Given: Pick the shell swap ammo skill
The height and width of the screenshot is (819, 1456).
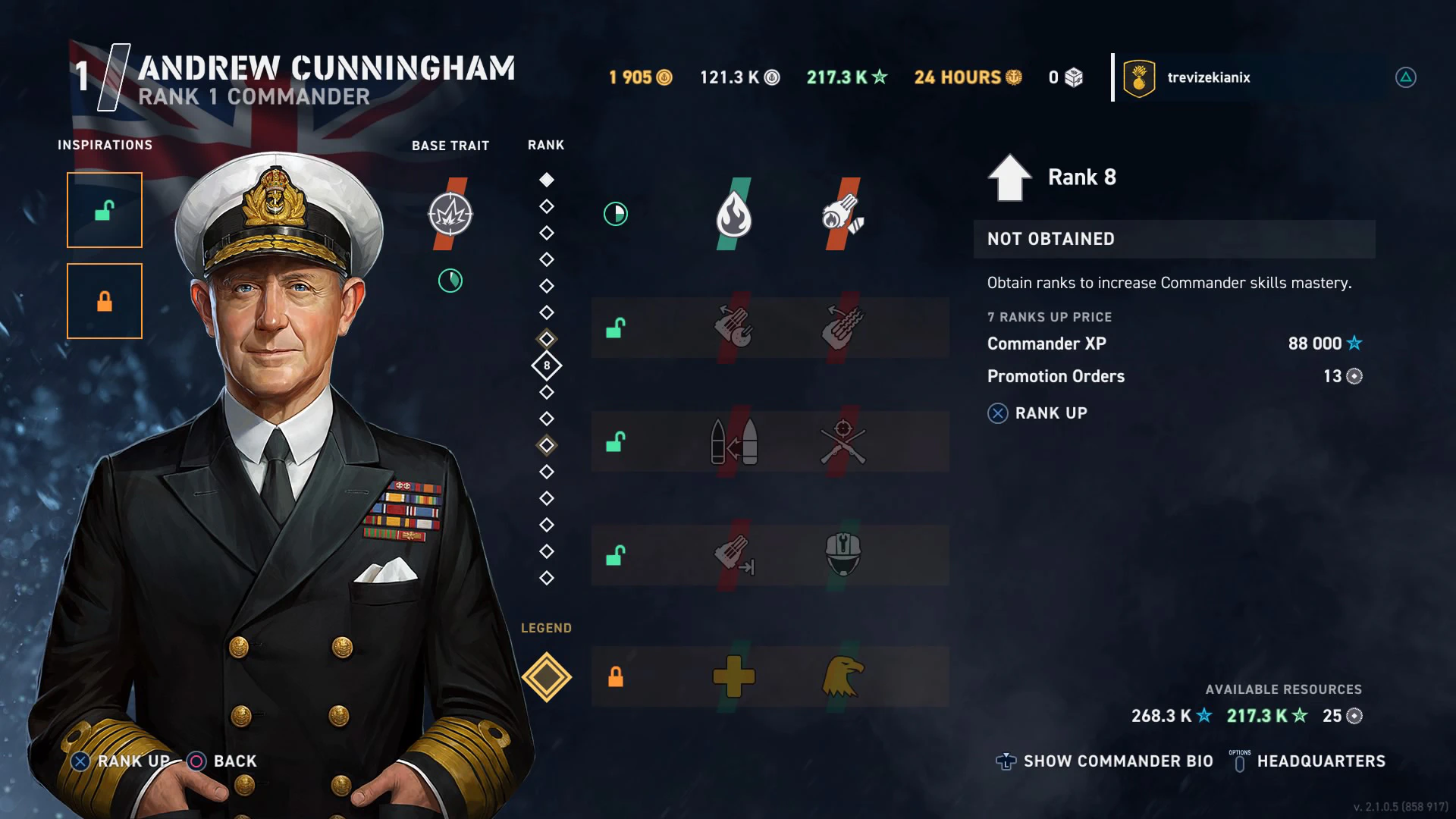Looking at the screenshot, I should point(733,441).
